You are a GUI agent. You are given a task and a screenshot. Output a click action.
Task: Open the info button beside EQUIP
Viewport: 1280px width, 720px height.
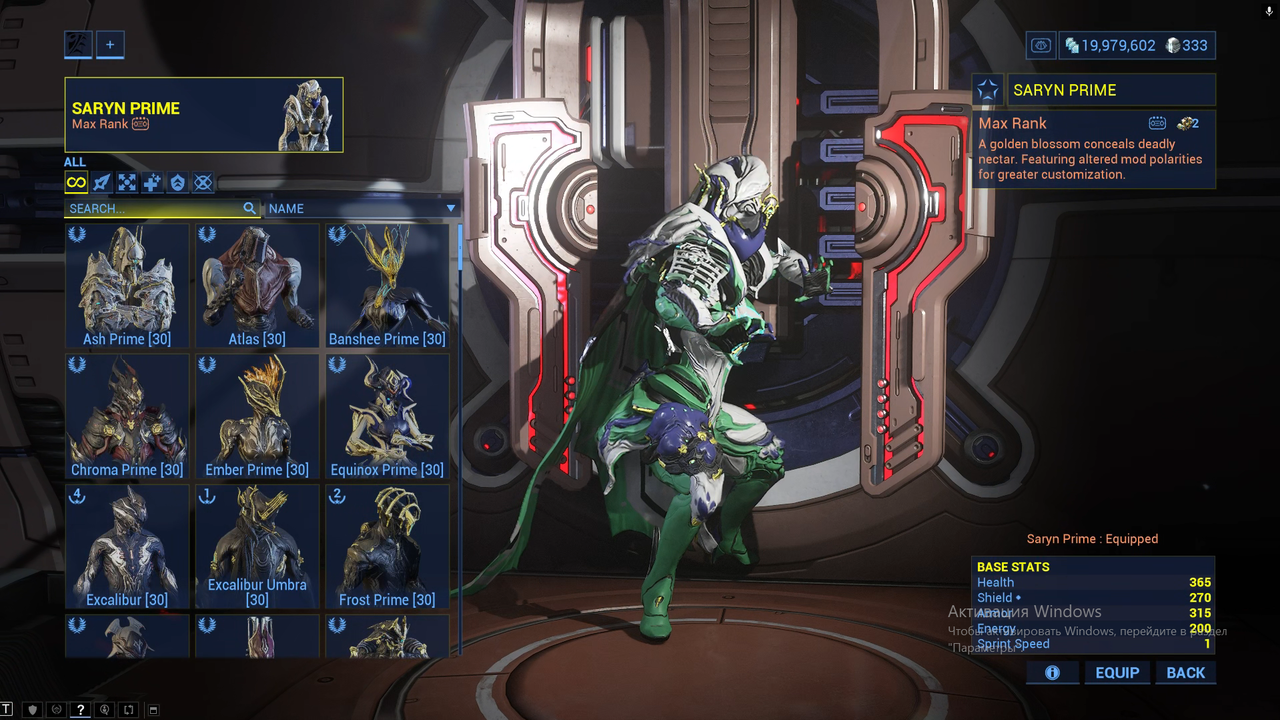pos(1052,673)
